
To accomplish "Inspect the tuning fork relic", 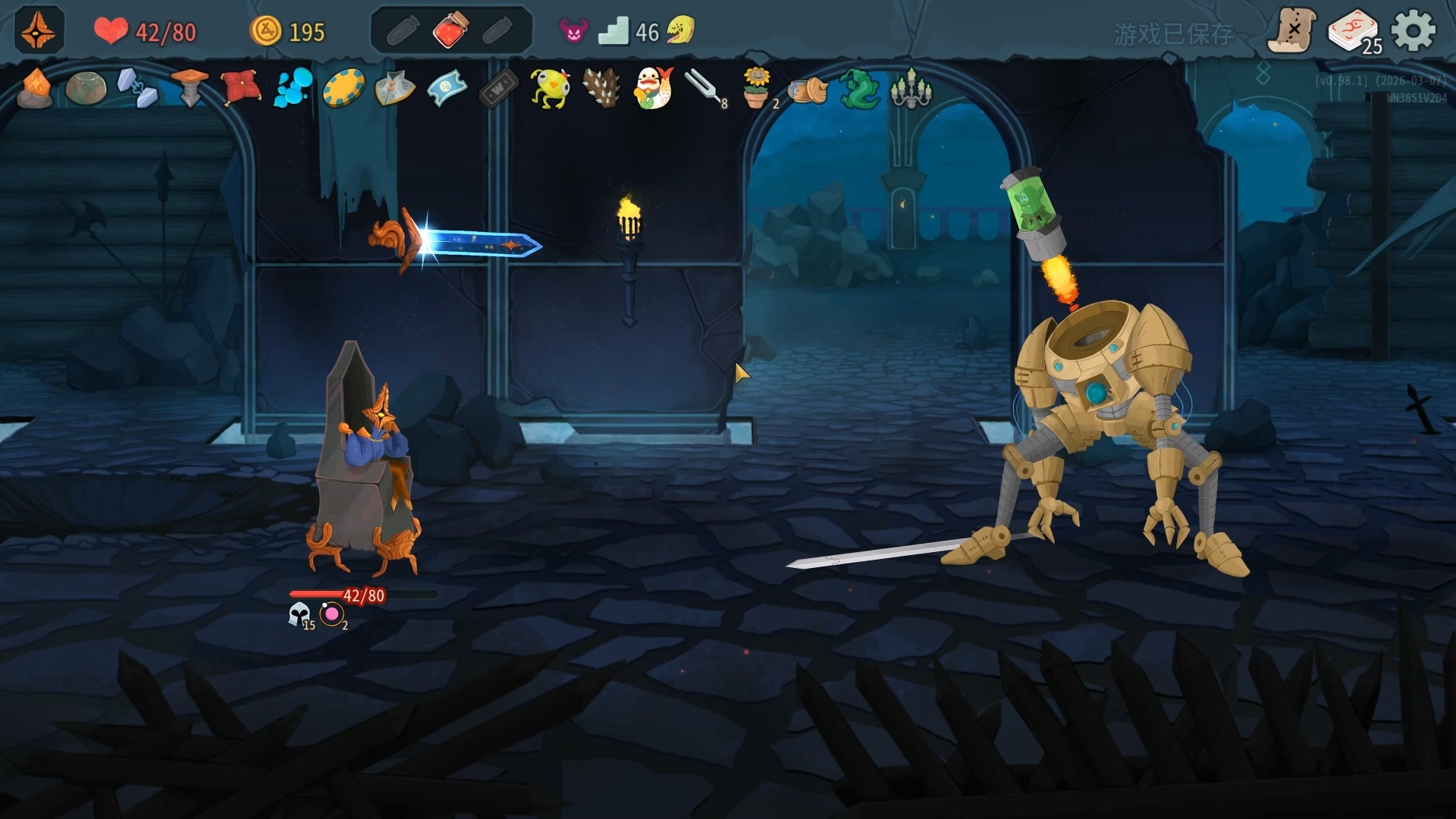I will click(704, 87).
